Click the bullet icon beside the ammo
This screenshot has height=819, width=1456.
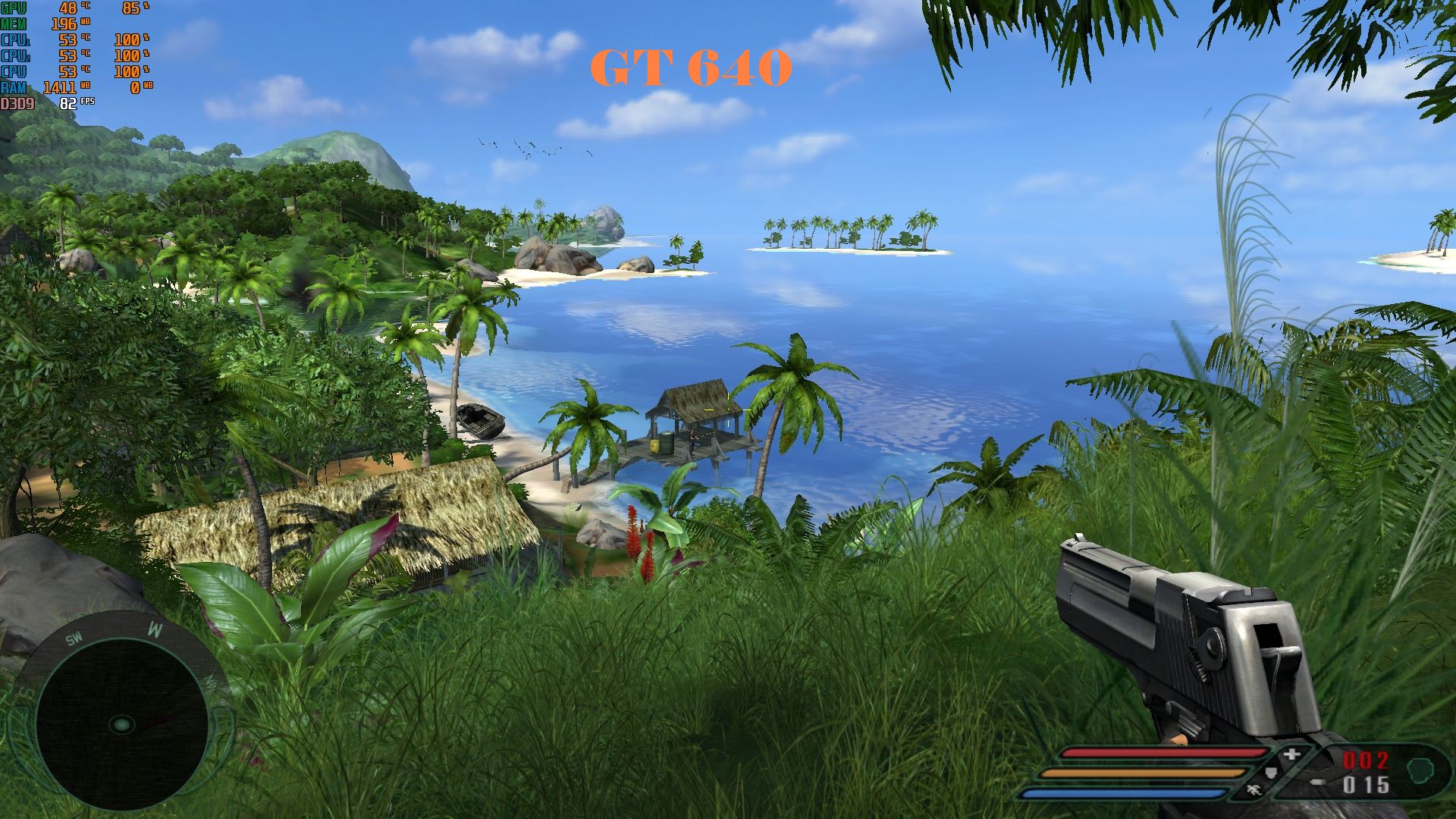pos(1318,782)
